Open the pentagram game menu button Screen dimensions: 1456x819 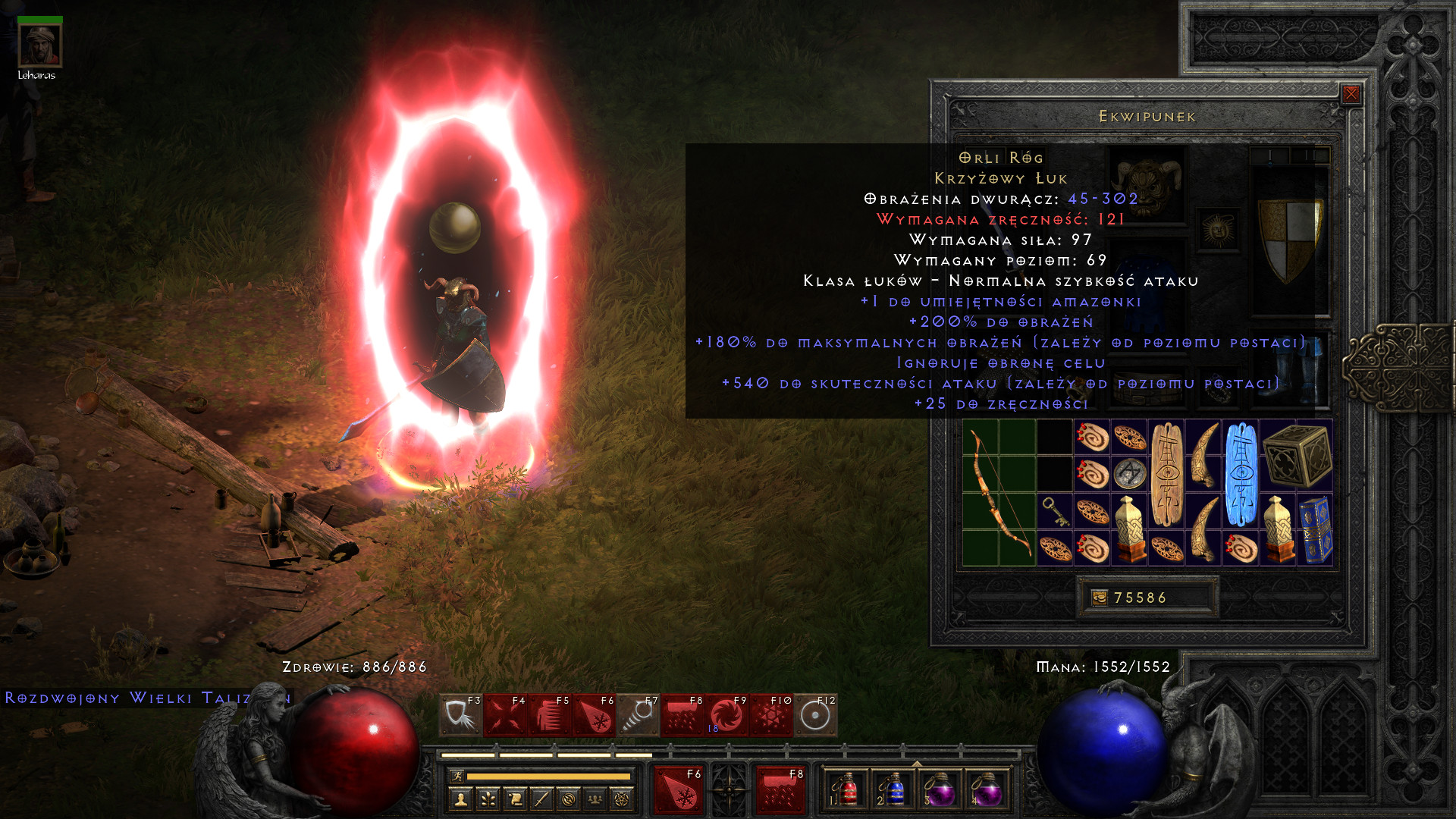coord(622,799)
